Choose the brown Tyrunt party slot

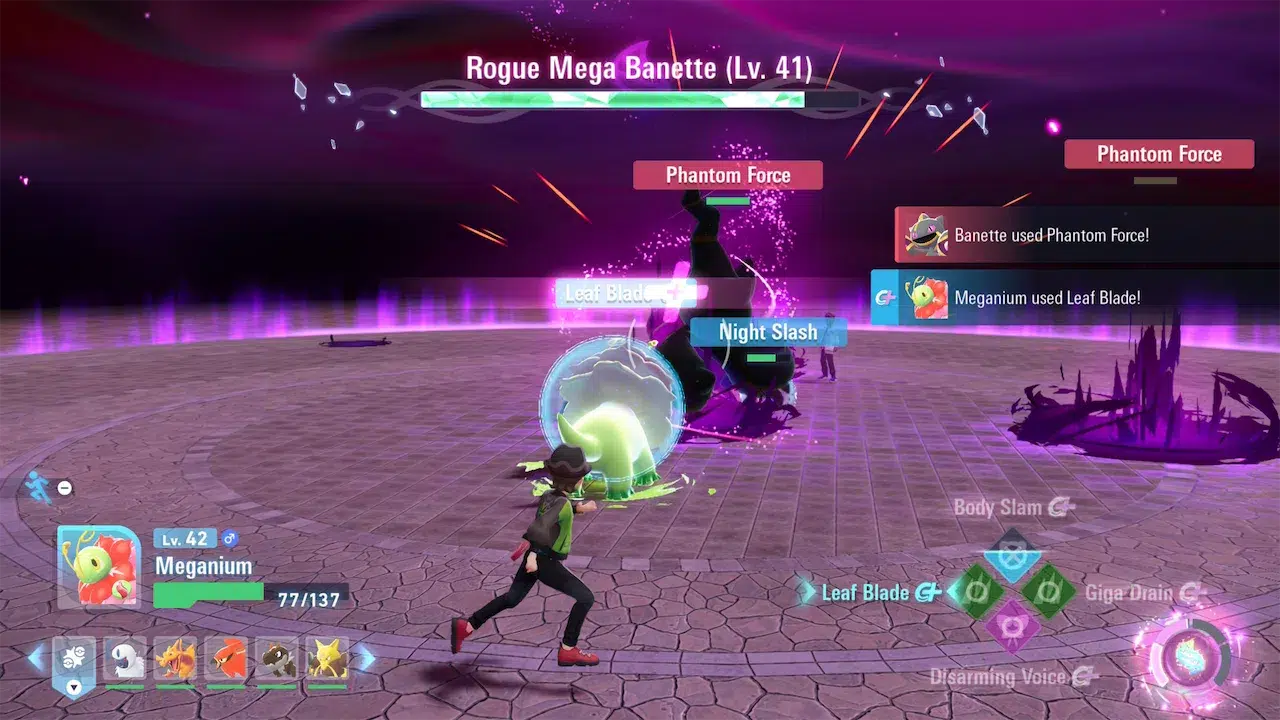(277, 659)
